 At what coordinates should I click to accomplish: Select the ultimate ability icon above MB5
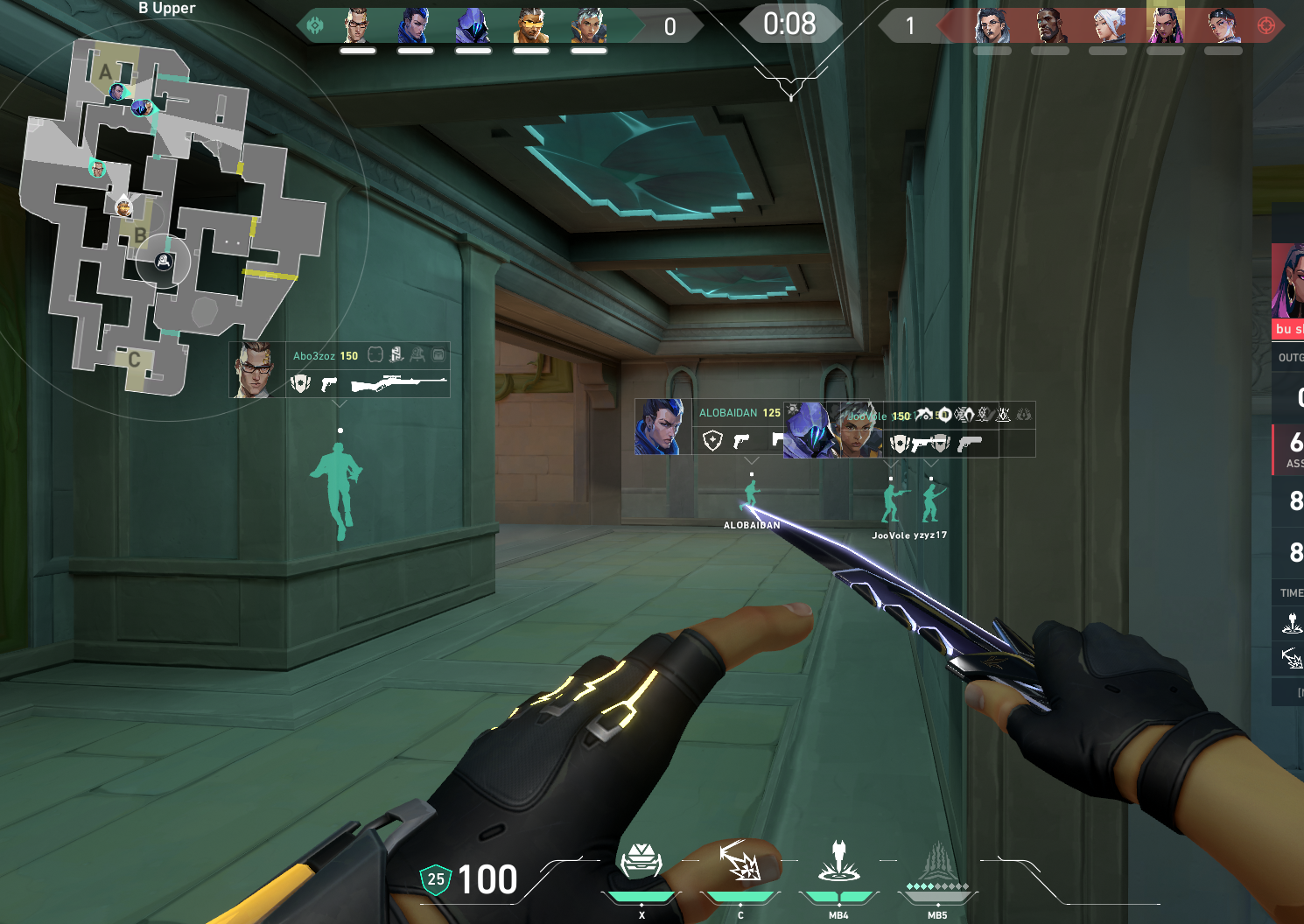[x=937, y=861]
